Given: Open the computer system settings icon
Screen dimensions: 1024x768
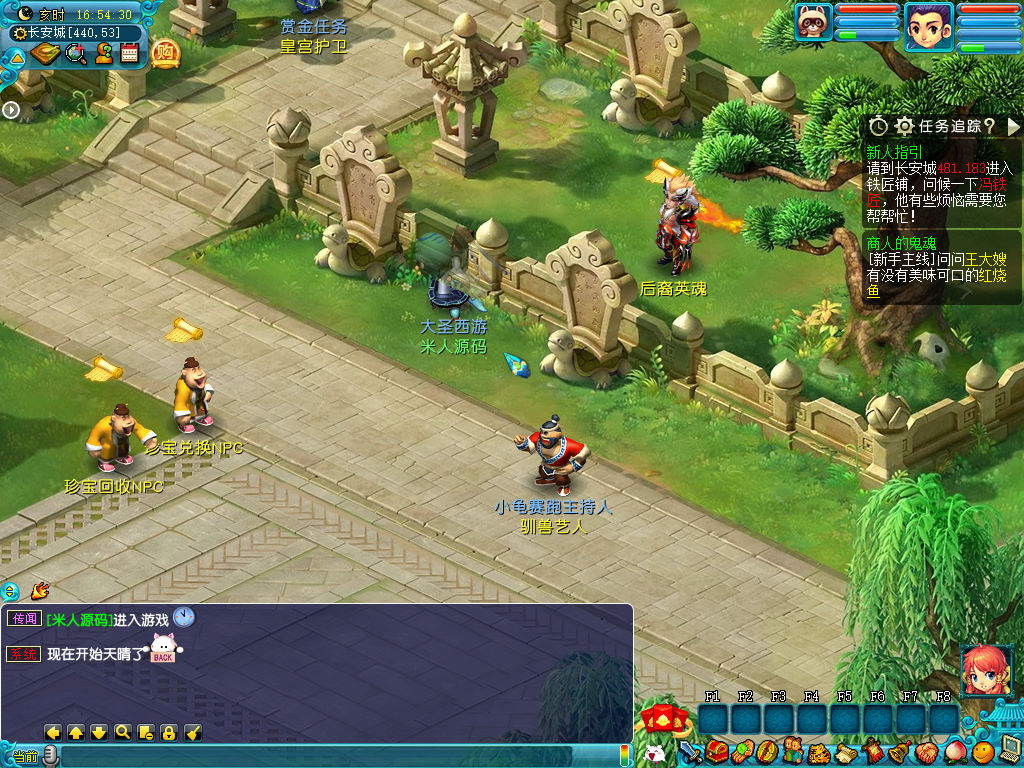Looking at the screenshot, I should [x=1009, y=749].
